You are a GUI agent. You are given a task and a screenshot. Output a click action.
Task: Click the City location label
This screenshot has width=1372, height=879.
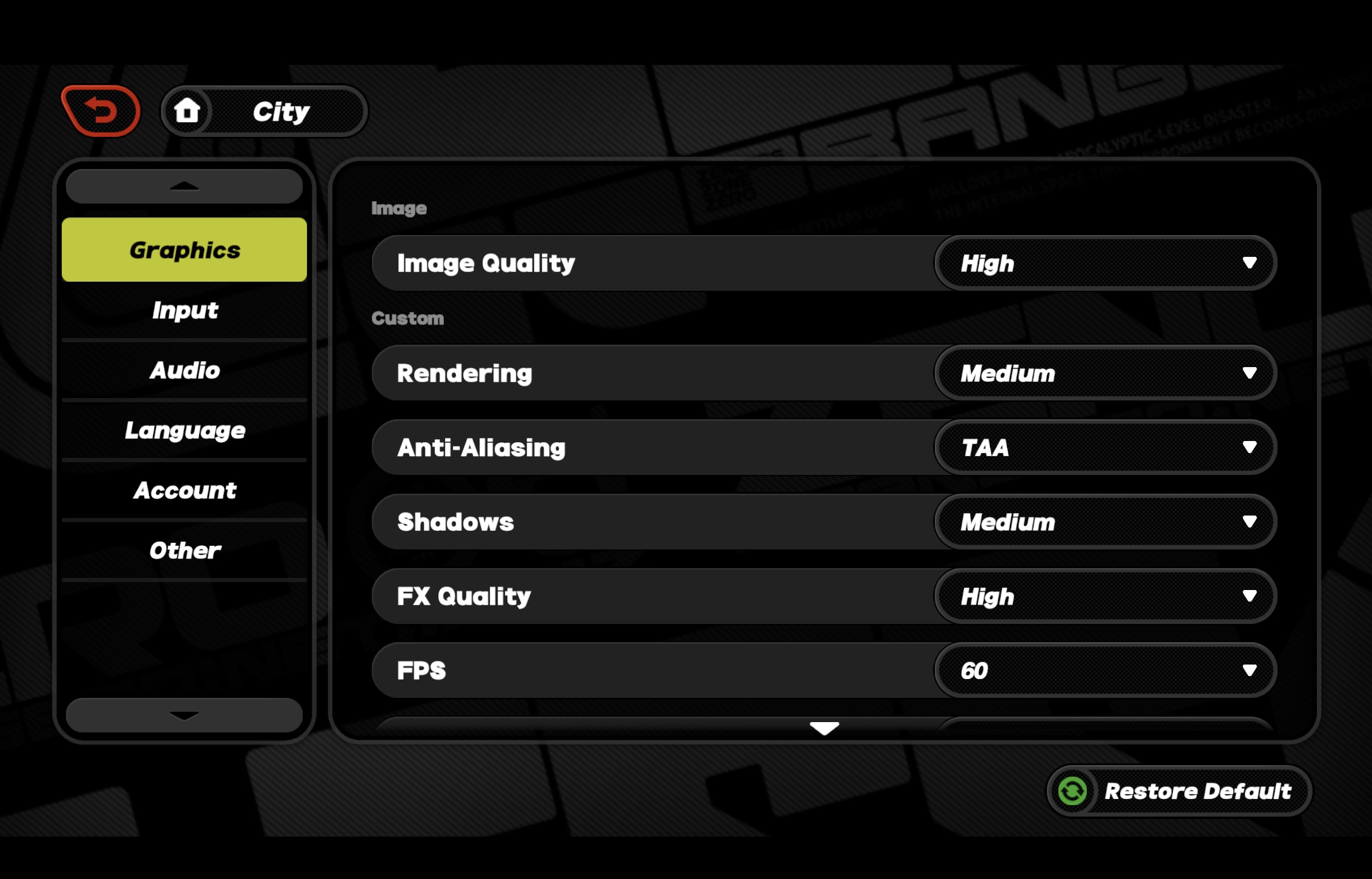280,110
